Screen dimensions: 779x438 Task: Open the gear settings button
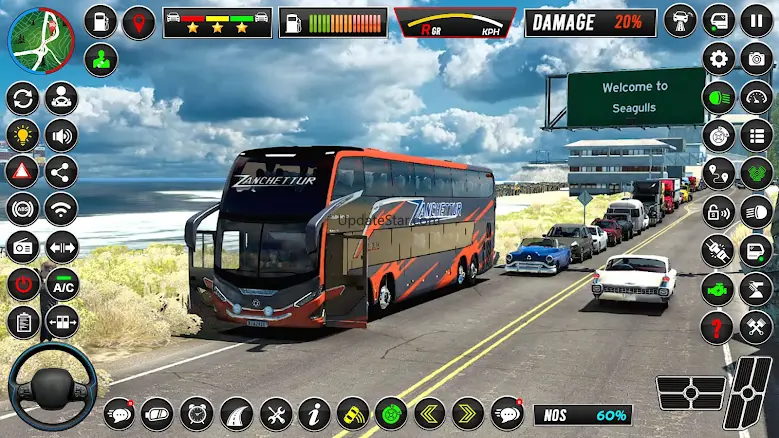tap(718, 58)
